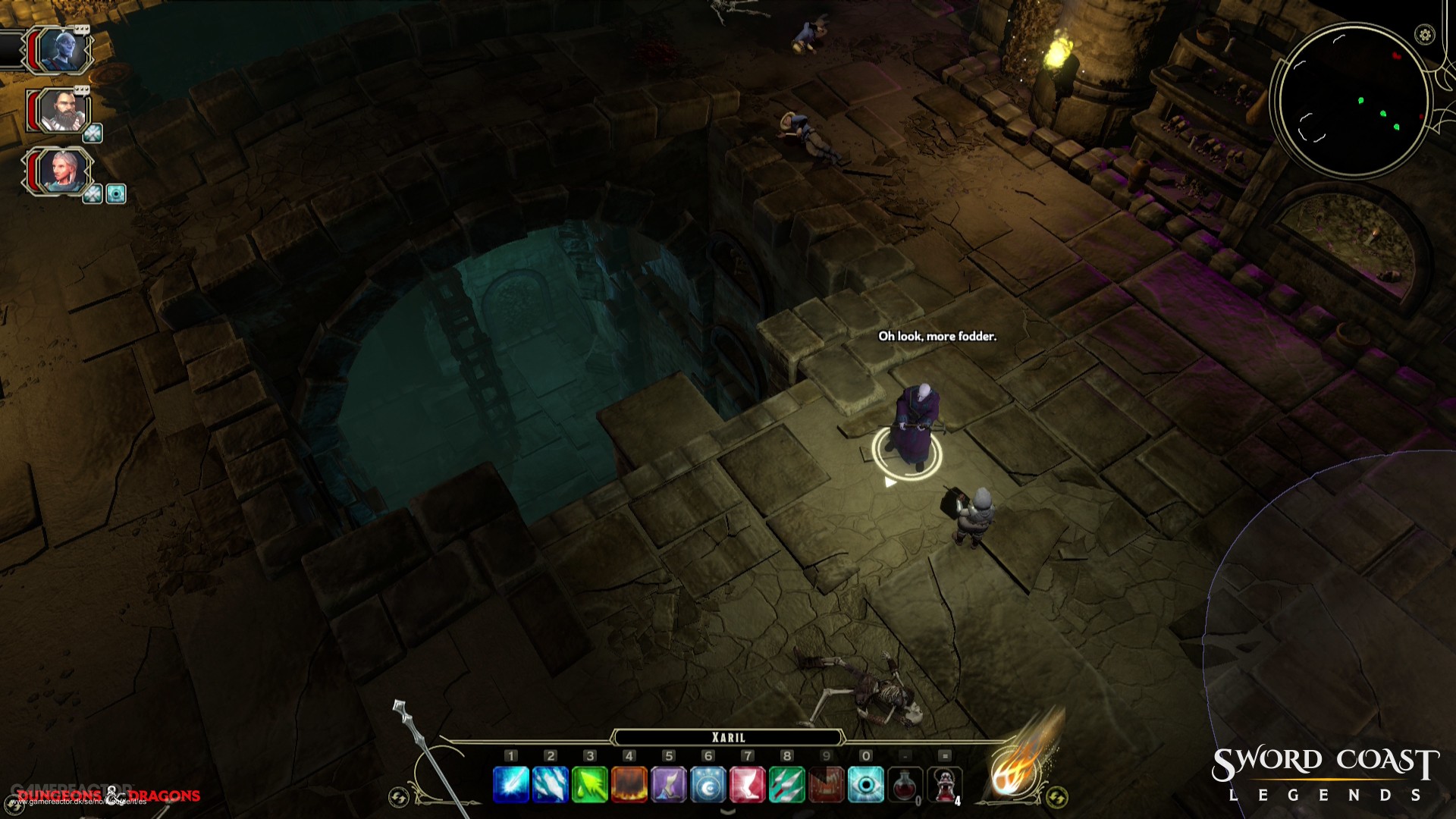Viewport: 1456px width, 819px height.
Task: Select the green poison arrow ability in slot 3
Action: (x=590, y=784)
